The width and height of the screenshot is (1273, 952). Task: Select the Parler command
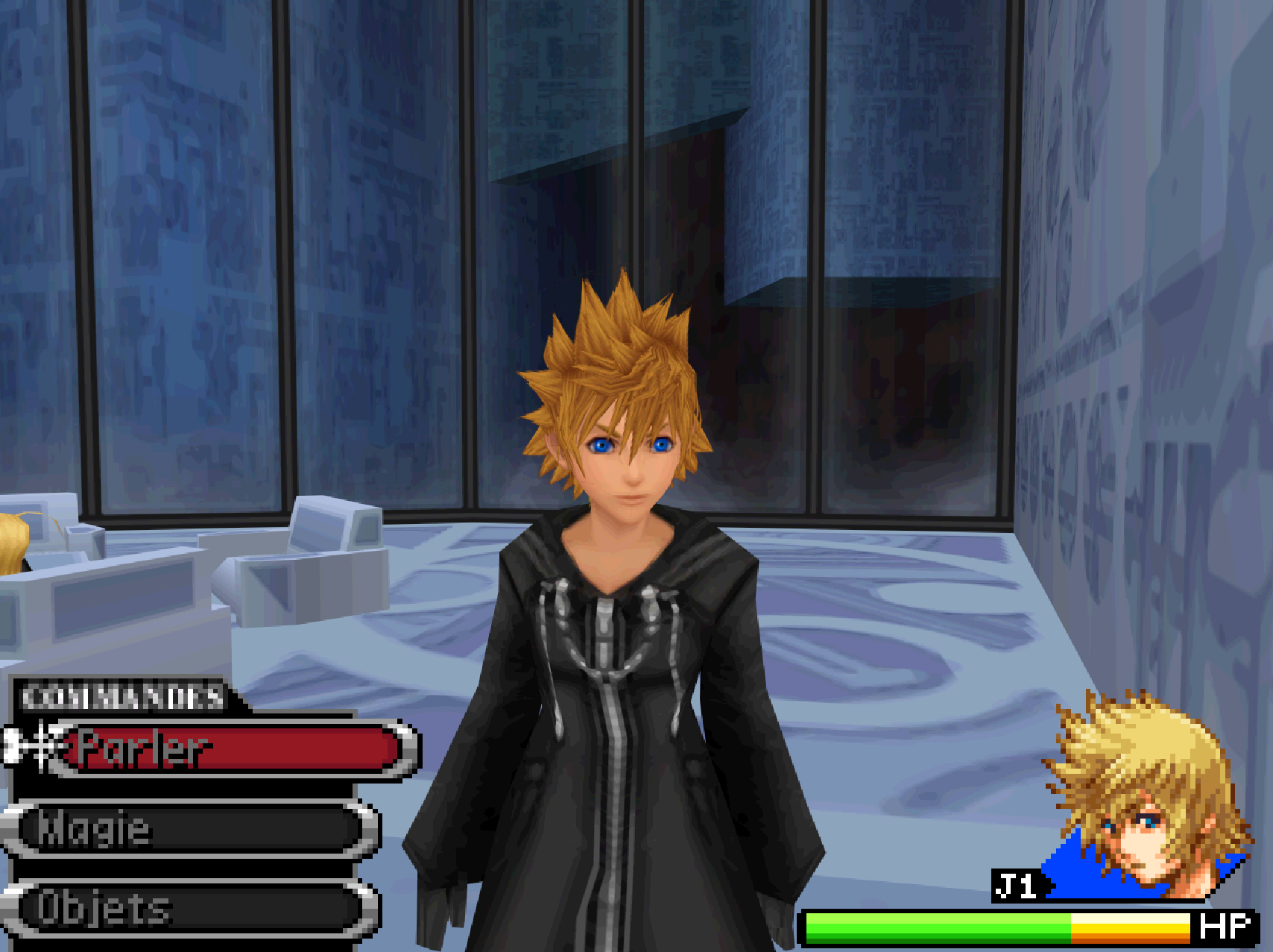click(231, 748)
